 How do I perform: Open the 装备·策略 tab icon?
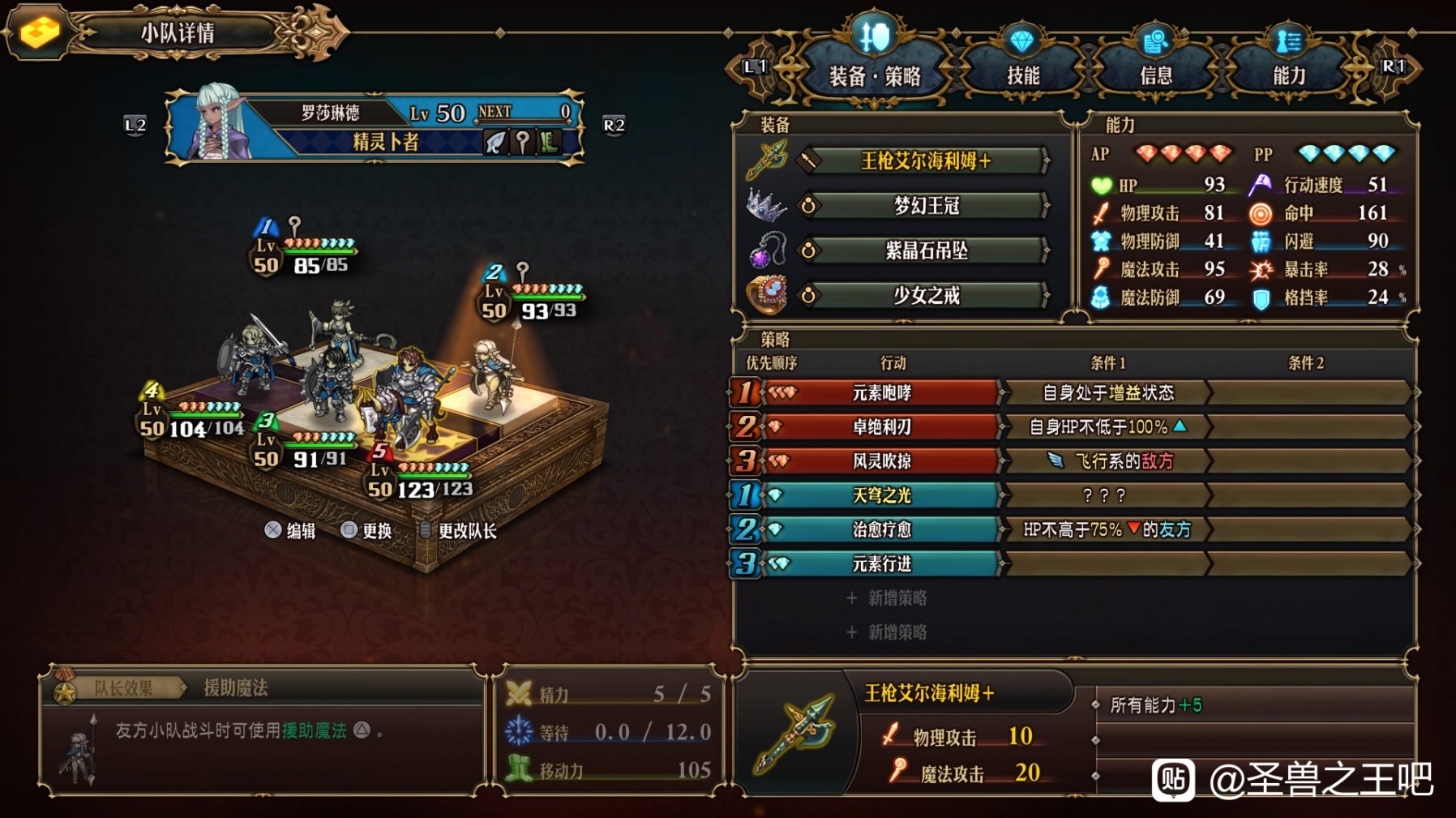875,36
